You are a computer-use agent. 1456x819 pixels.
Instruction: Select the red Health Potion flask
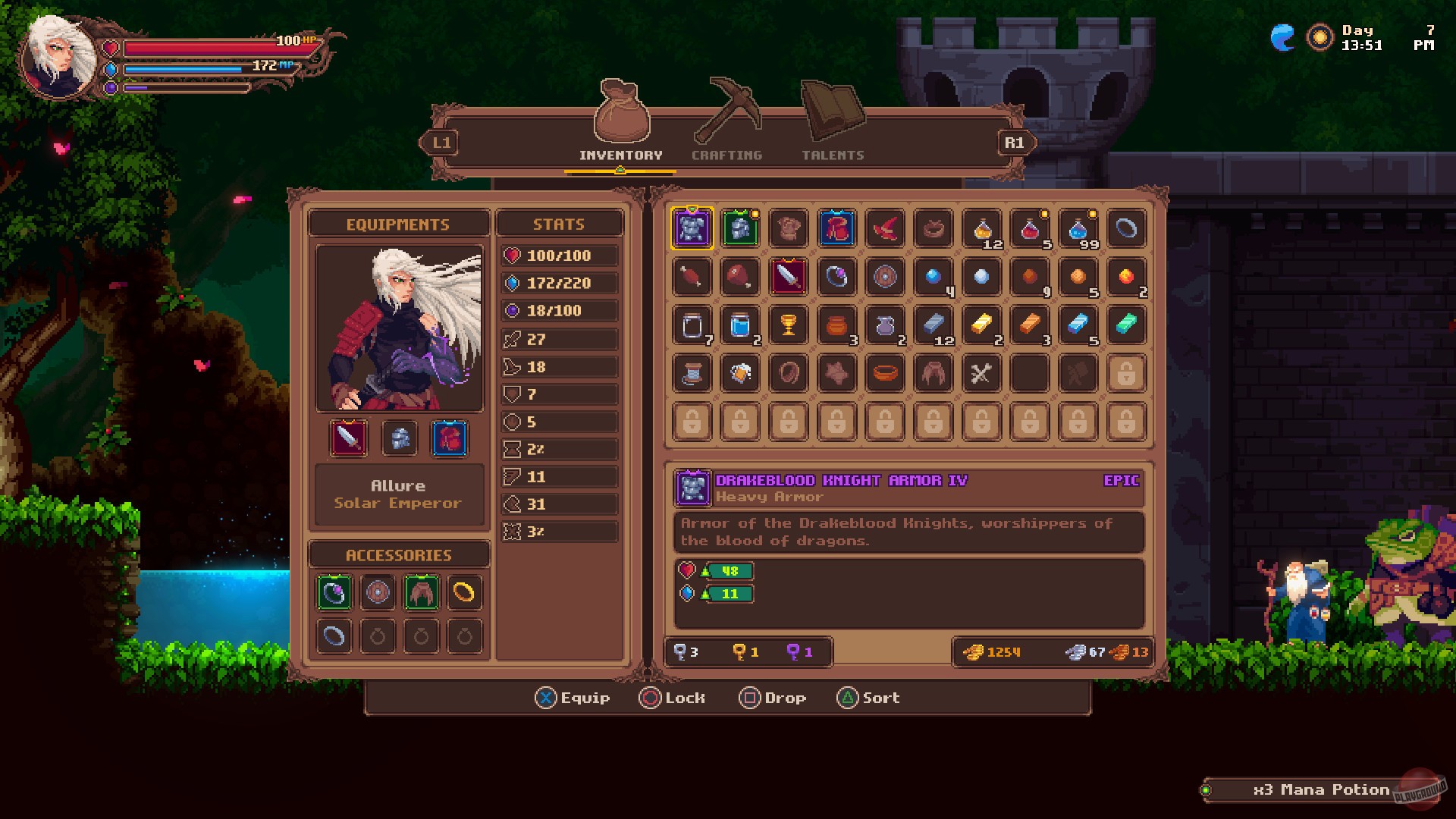[x=1031, y=228]
